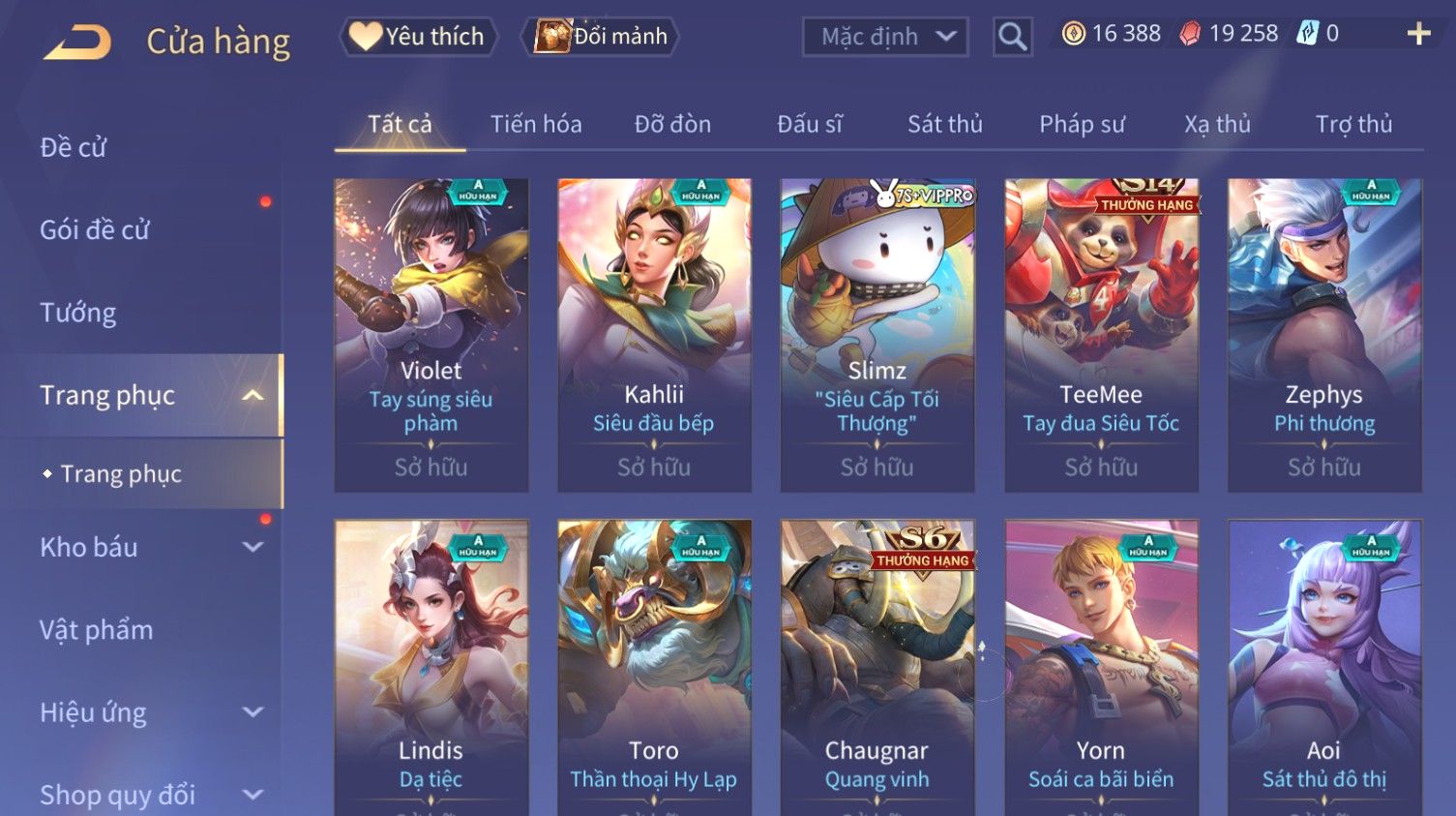This screenshot has width=1456, height=816.
Task: Expand the Kho báu menu section
Action: (x=145, y=548)
